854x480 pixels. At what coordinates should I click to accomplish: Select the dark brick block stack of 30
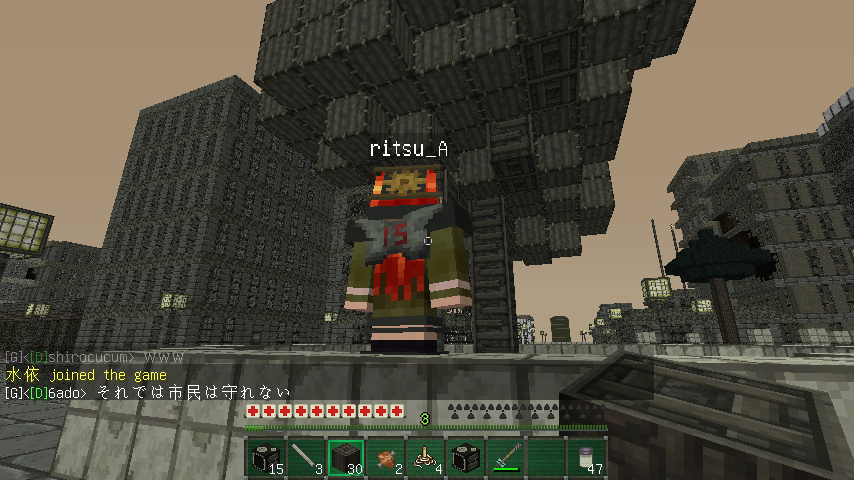[x=346, y=458]
